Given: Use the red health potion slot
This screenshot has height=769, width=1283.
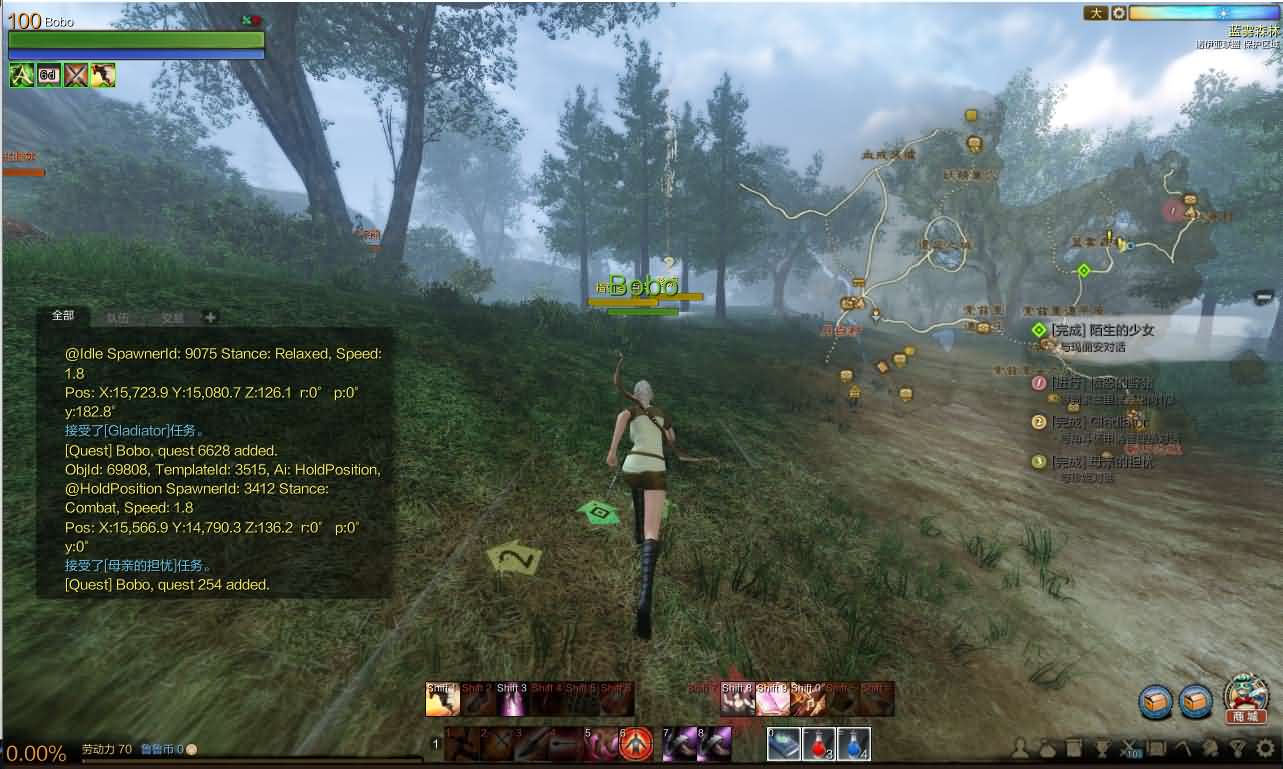Looking at the screenshot, I should click(x=818, y=744).
